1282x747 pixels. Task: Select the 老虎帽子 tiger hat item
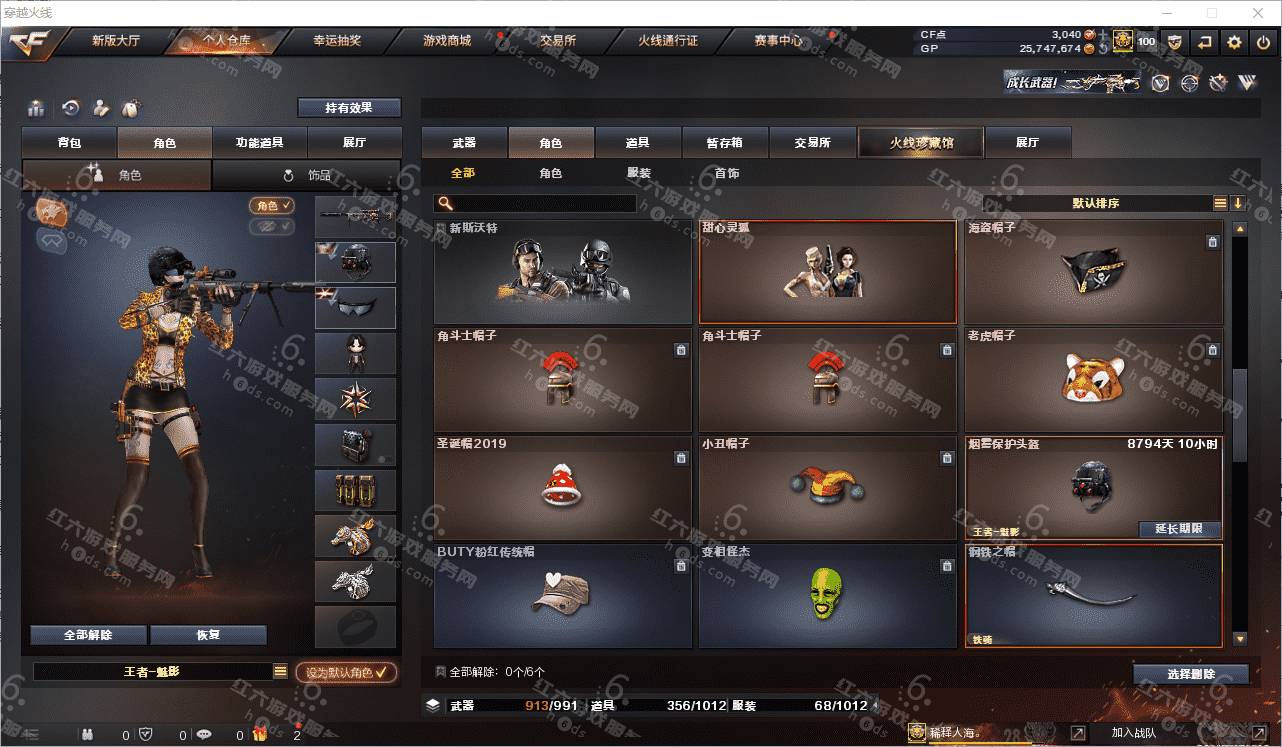[x=1093, y=378]
